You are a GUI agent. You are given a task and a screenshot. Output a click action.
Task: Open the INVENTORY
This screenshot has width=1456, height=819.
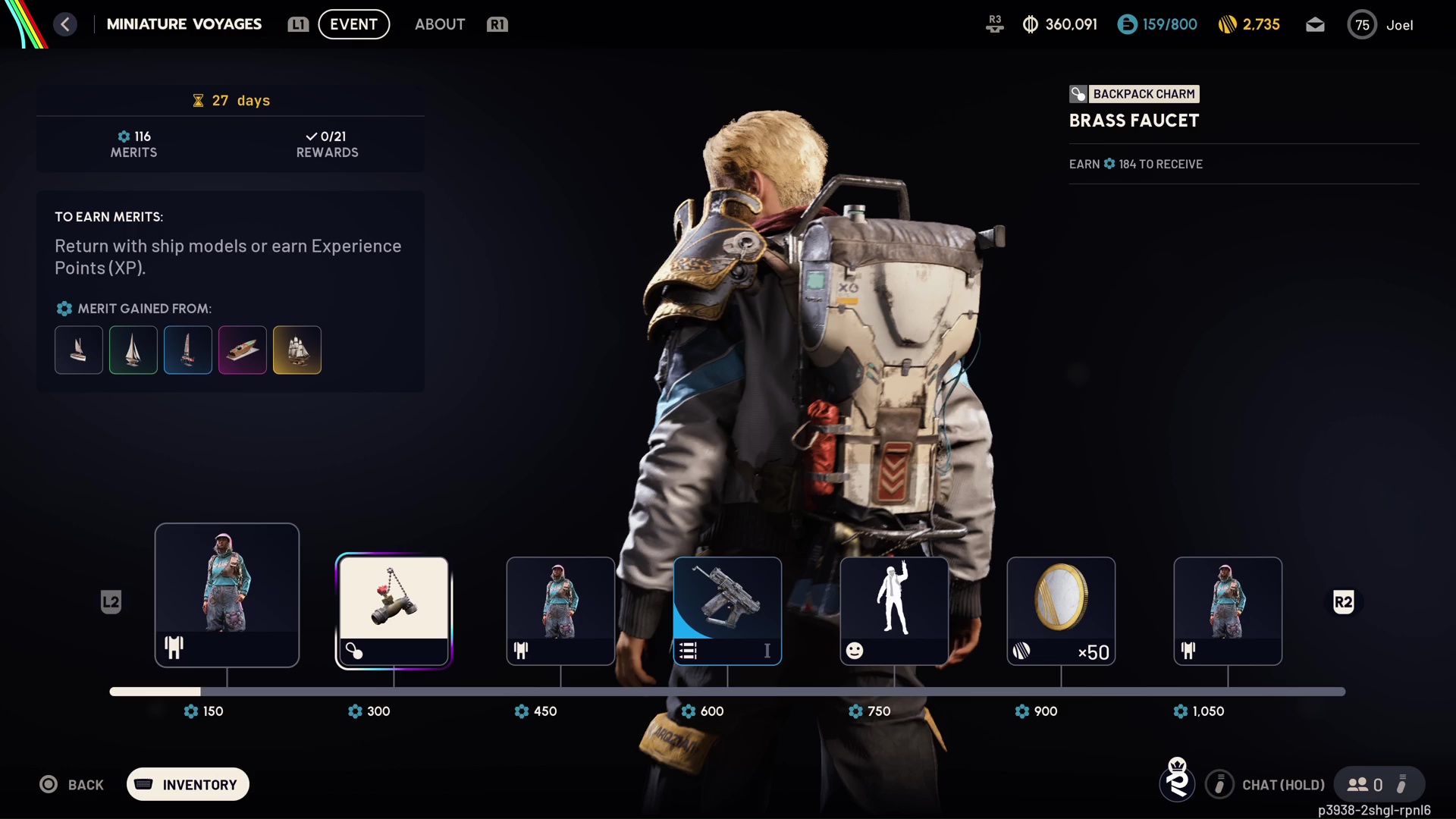pos(187,785)
